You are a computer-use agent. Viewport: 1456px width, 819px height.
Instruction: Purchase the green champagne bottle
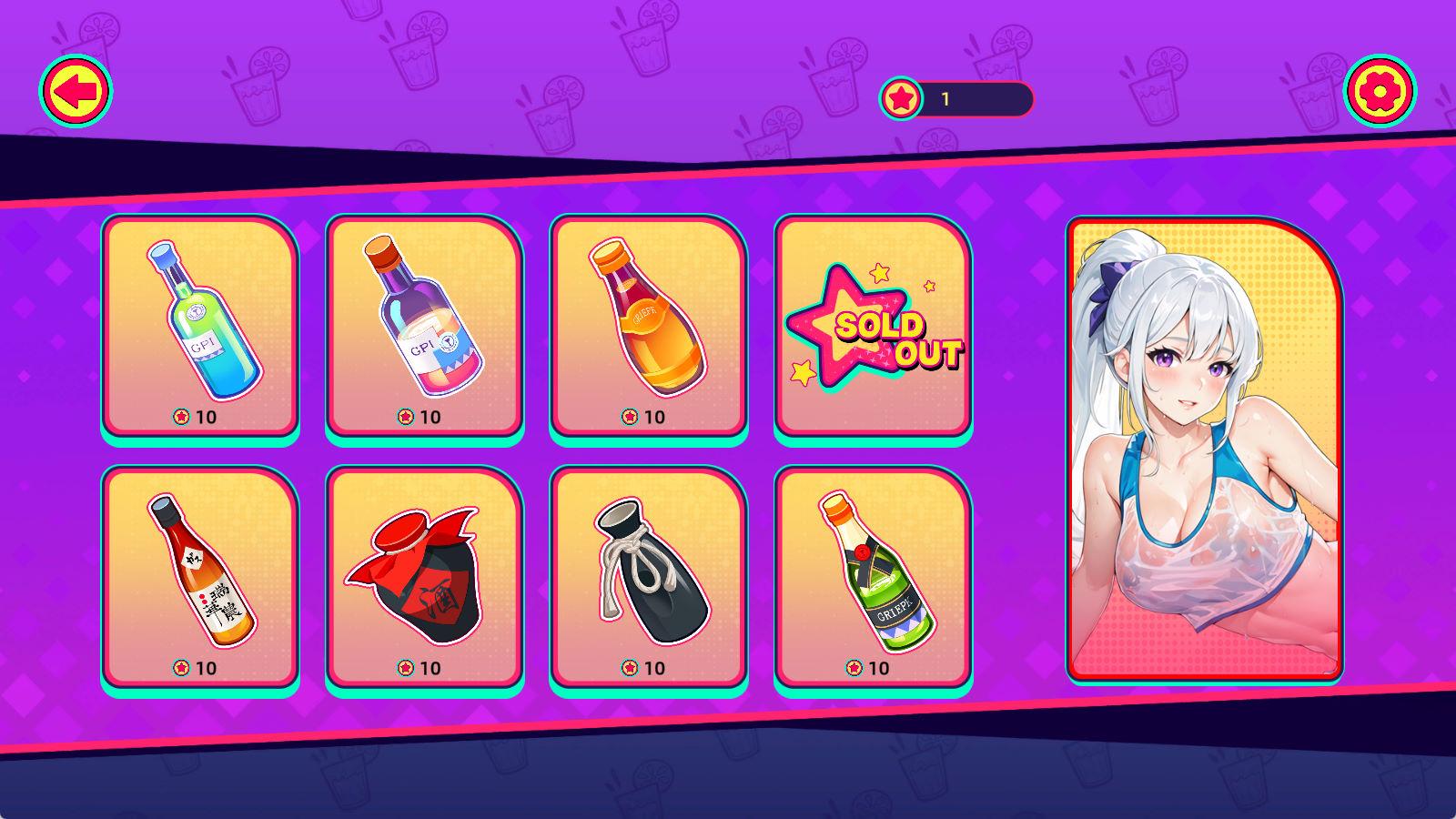tap(873, 578)
